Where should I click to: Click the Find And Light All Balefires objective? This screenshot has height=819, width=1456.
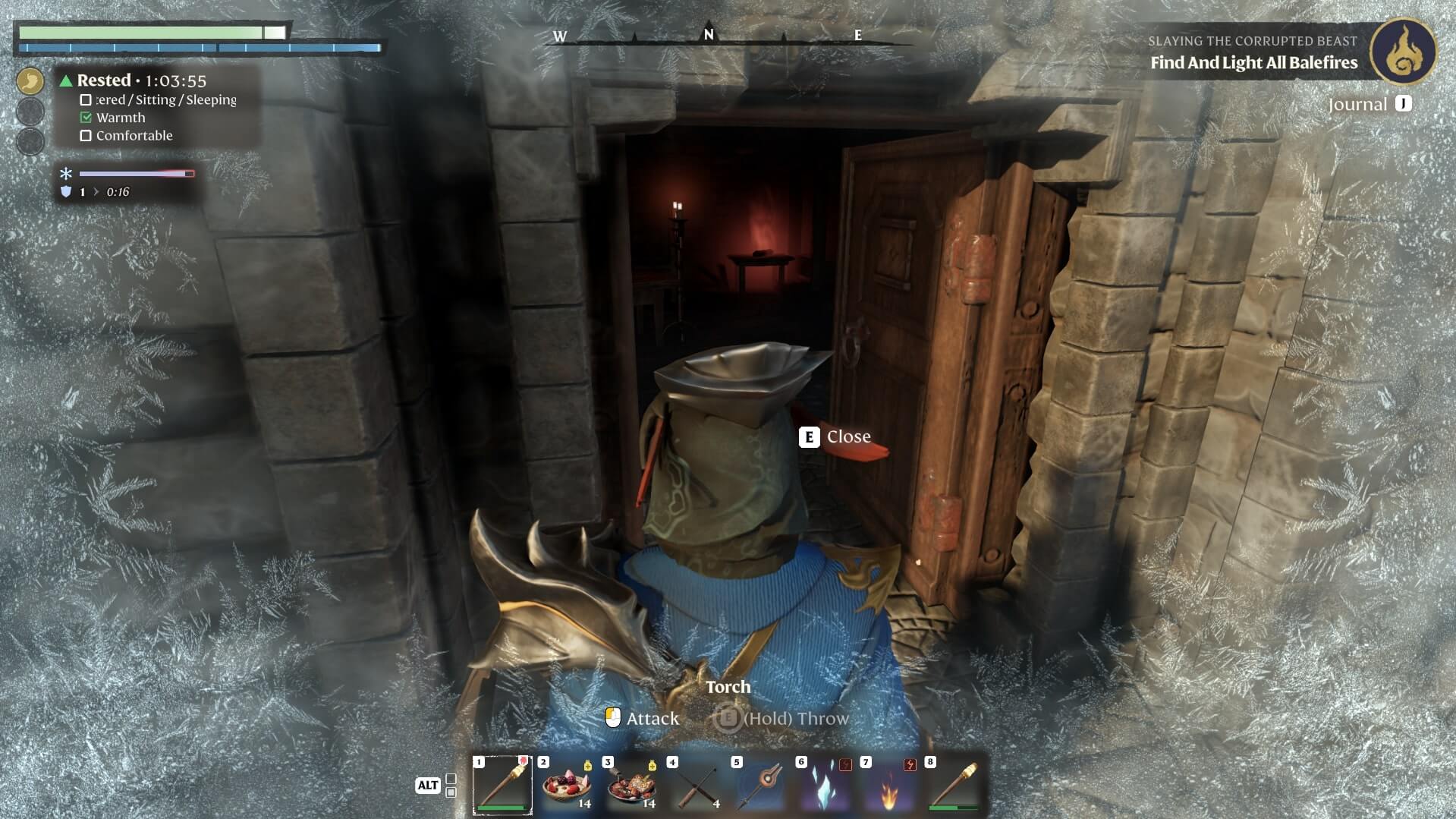pyautogui.click(x=1253, y=63)
